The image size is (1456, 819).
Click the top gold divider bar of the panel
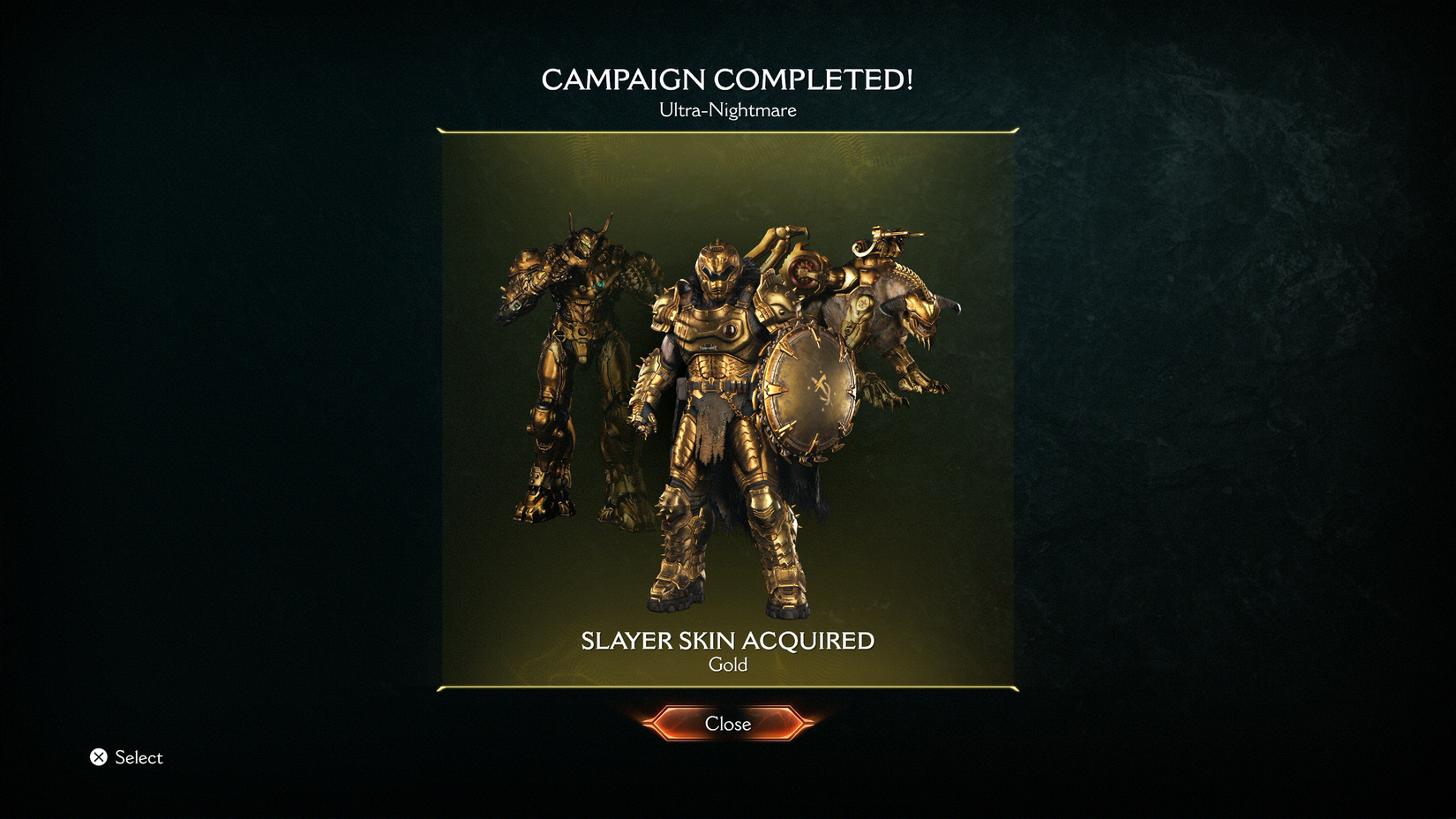click(727, 131)
